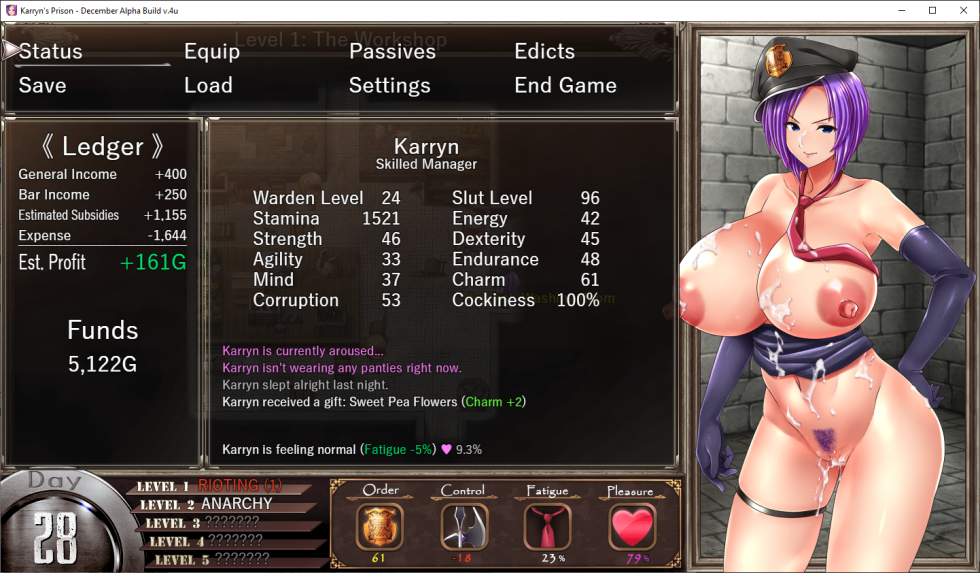Image resolution: width=980 pixels, height=573 pixels.
Task: Select the Equip menu option
Action: [x=212, y=52]
